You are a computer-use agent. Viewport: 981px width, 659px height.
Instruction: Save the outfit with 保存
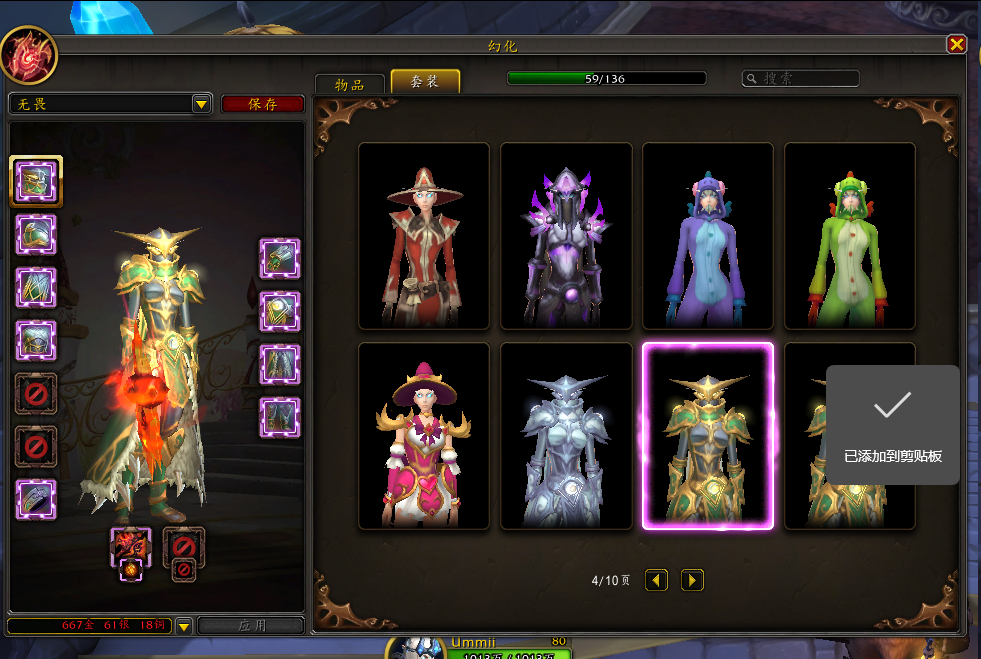coord(262,104)
